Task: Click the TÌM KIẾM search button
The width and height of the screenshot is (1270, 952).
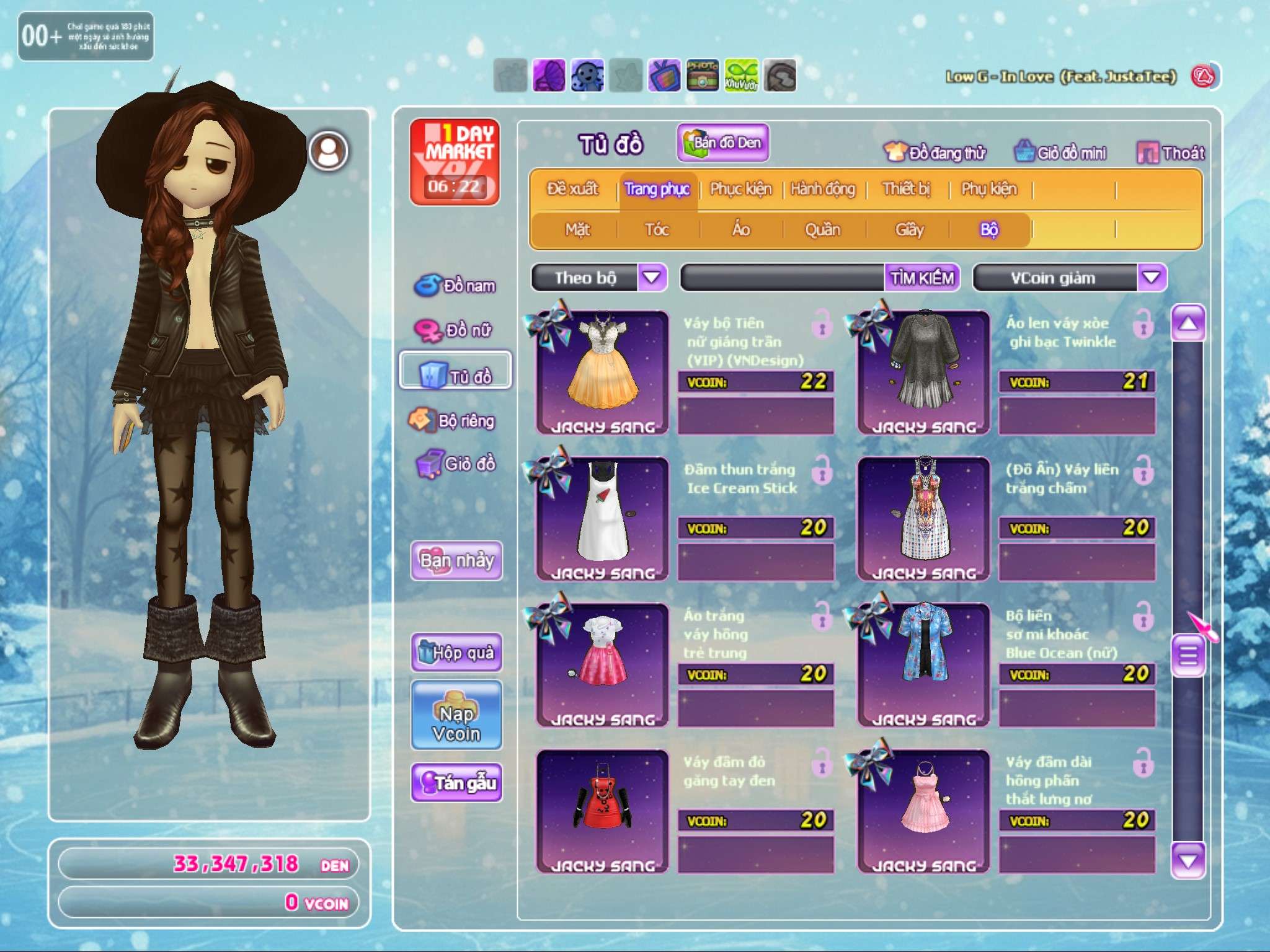Action: coord(922,278)
